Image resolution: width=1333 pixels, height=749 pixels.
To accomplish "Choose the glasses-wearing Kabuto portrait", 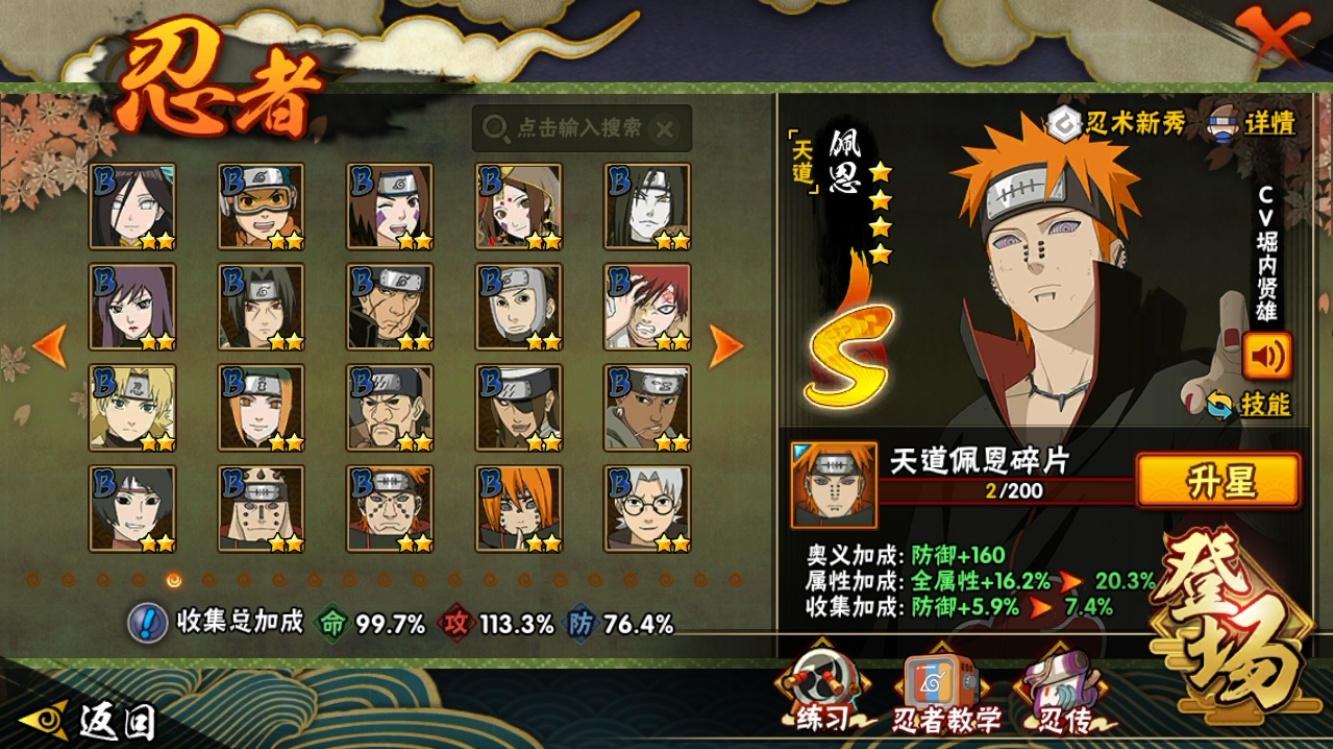I will (x=647, y=508).
